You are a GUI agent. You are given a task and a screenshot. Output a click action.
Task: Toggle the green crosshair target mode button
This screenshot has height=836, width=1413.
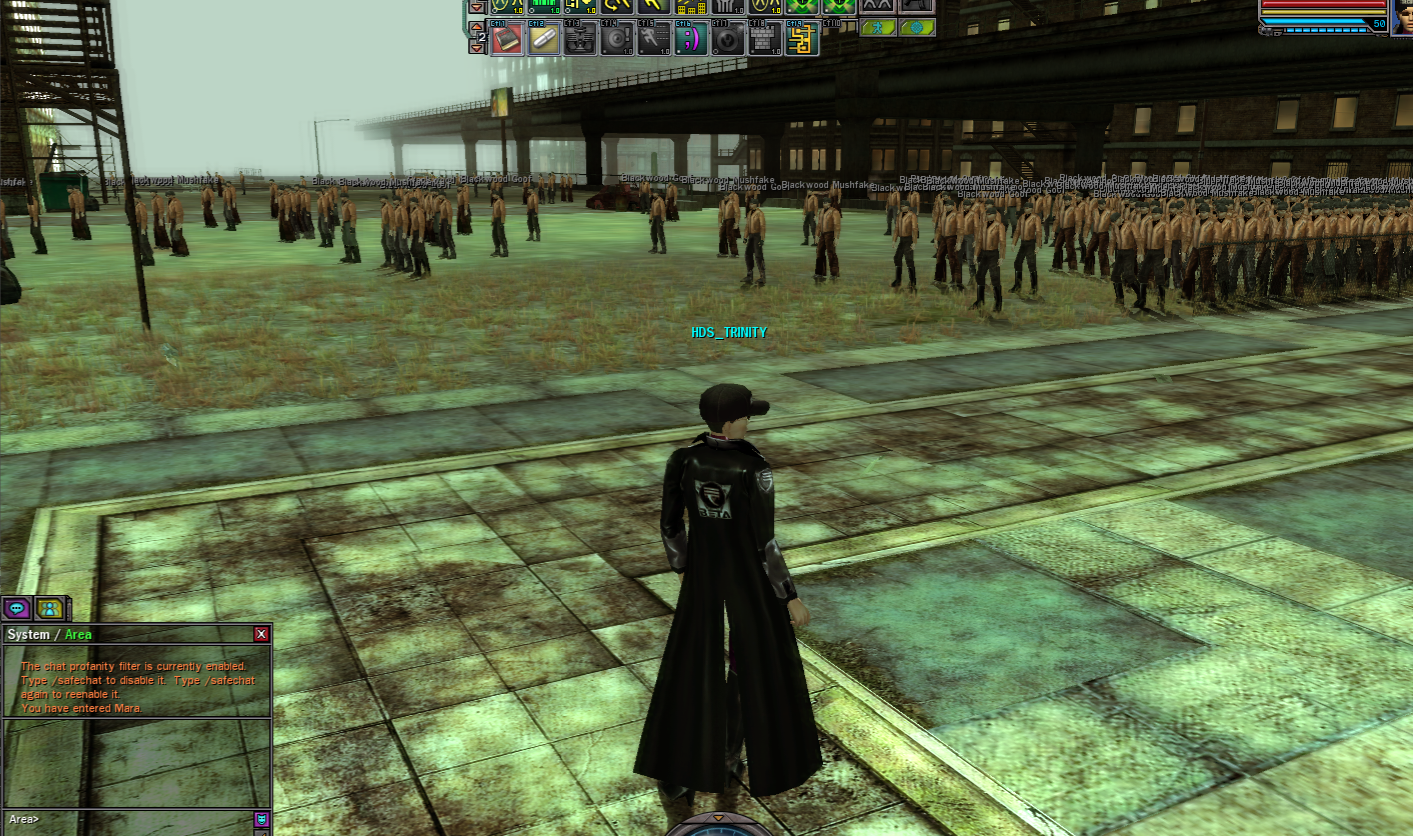916,28
